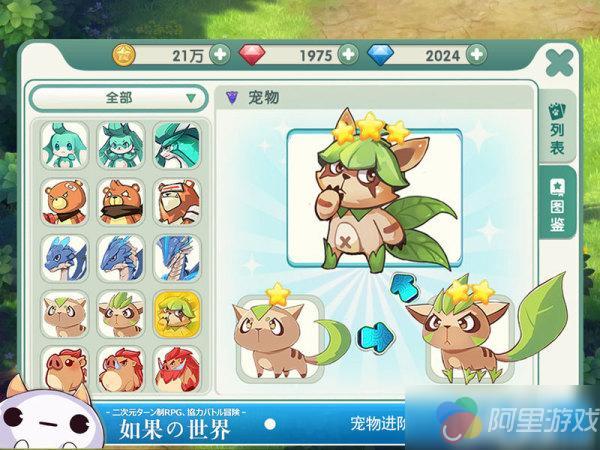Choose the small teal-haired sprite pet
The image size is (600, 450).
pos(63,143)
